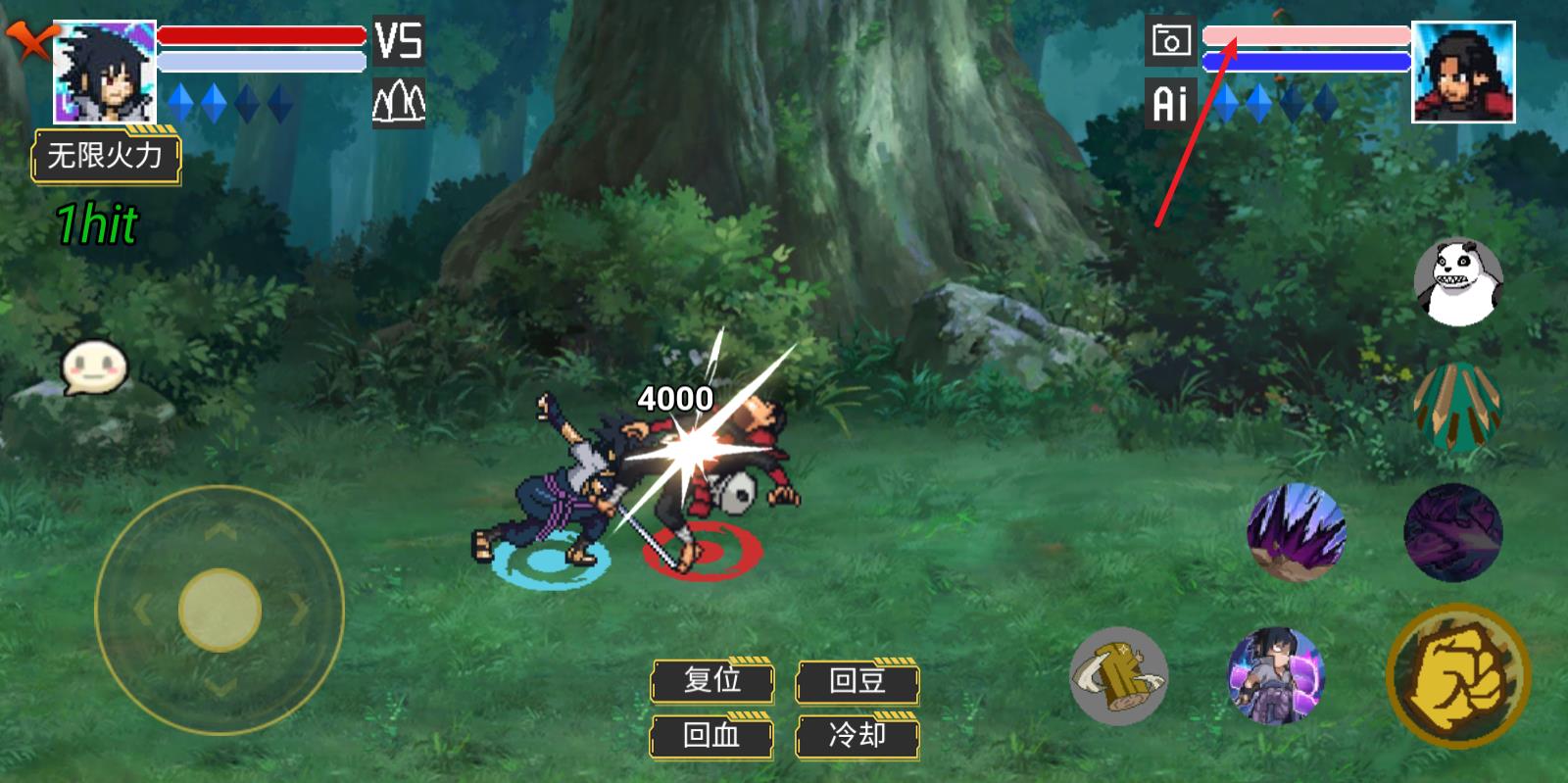Select the 回血 heal button
This screenshot has width=1568, height=783.
[x=712, y=734]
